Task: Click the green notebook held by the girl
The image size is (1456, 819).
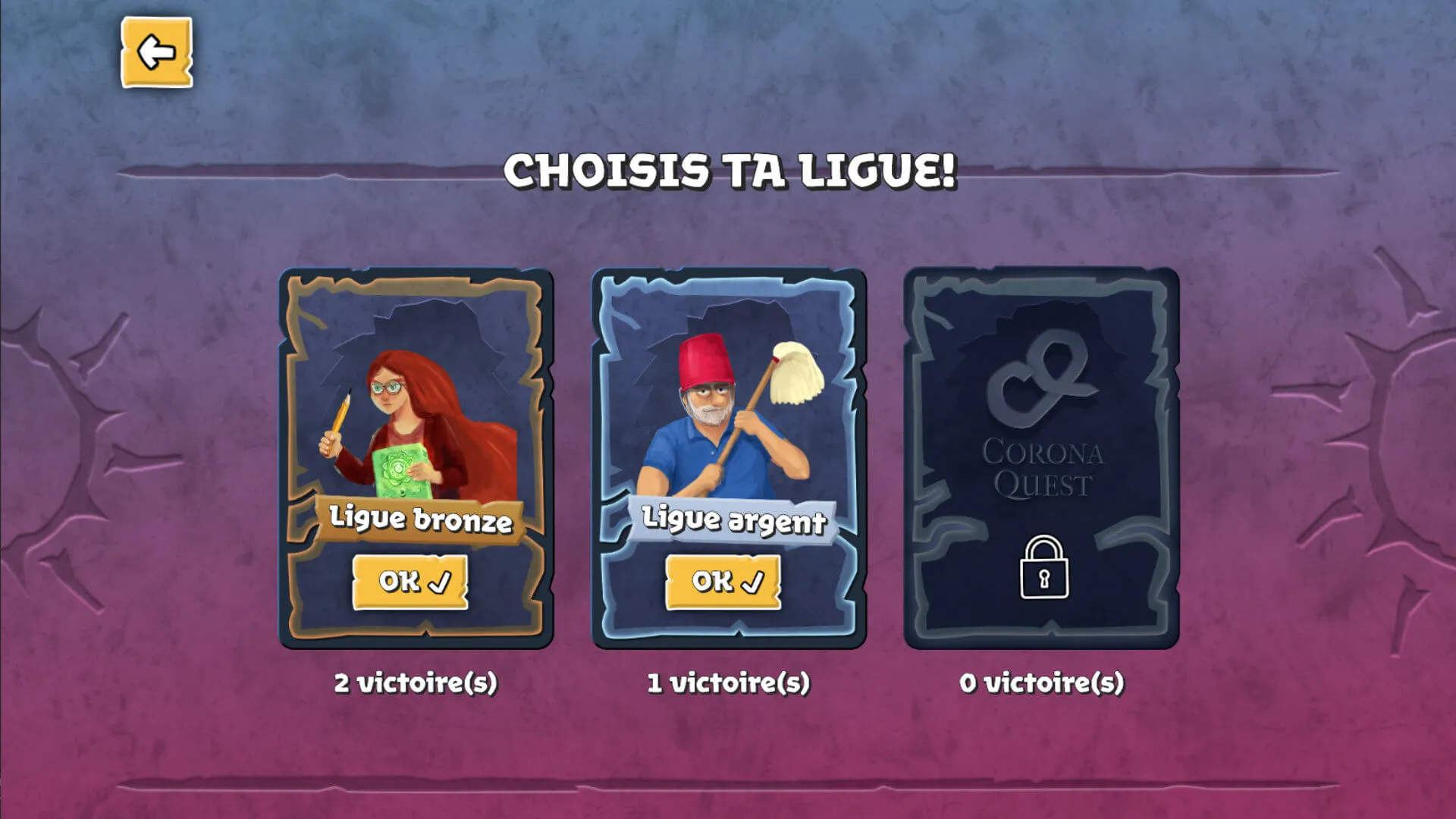Action: (402, 469)
